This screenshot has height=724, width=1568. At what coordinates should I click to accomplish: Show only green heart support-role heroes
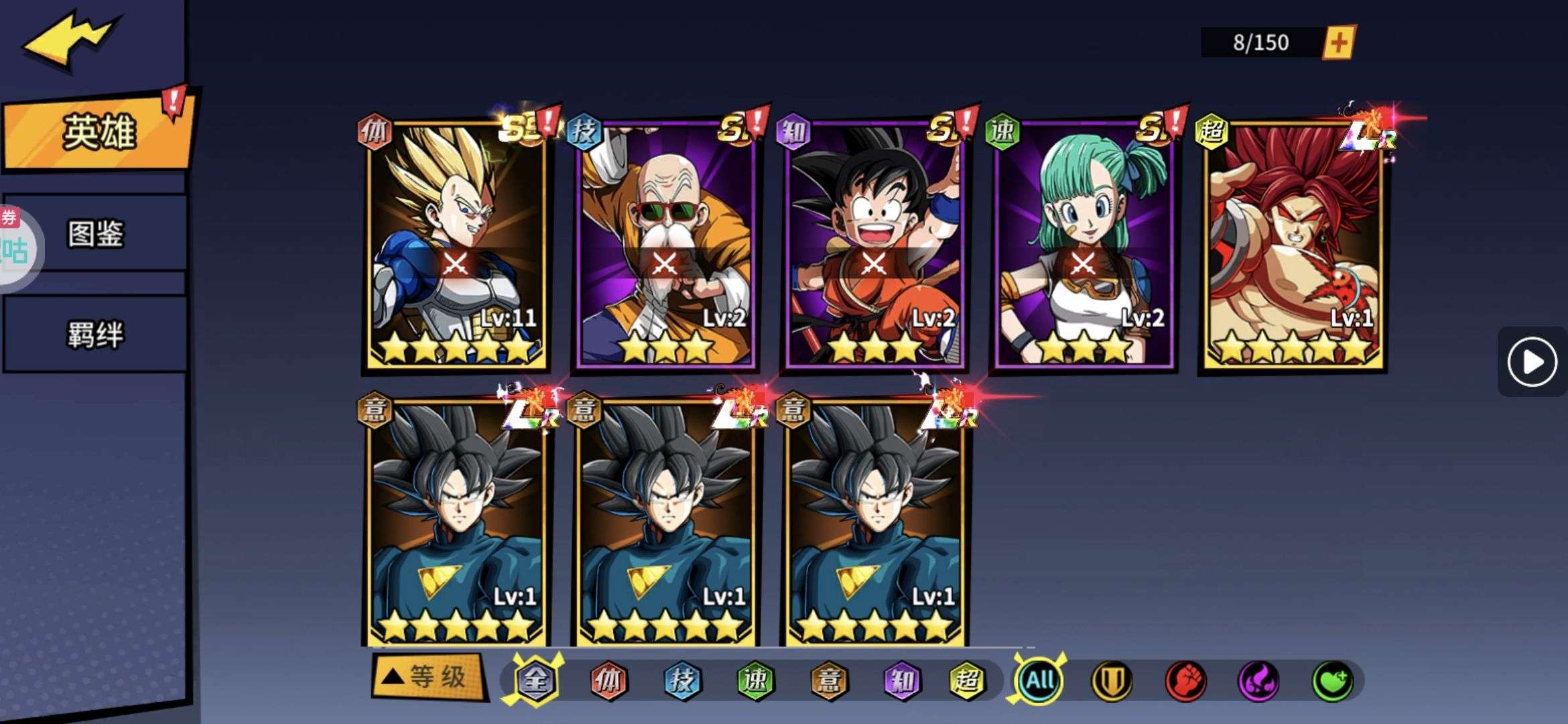coord(1331,682)
